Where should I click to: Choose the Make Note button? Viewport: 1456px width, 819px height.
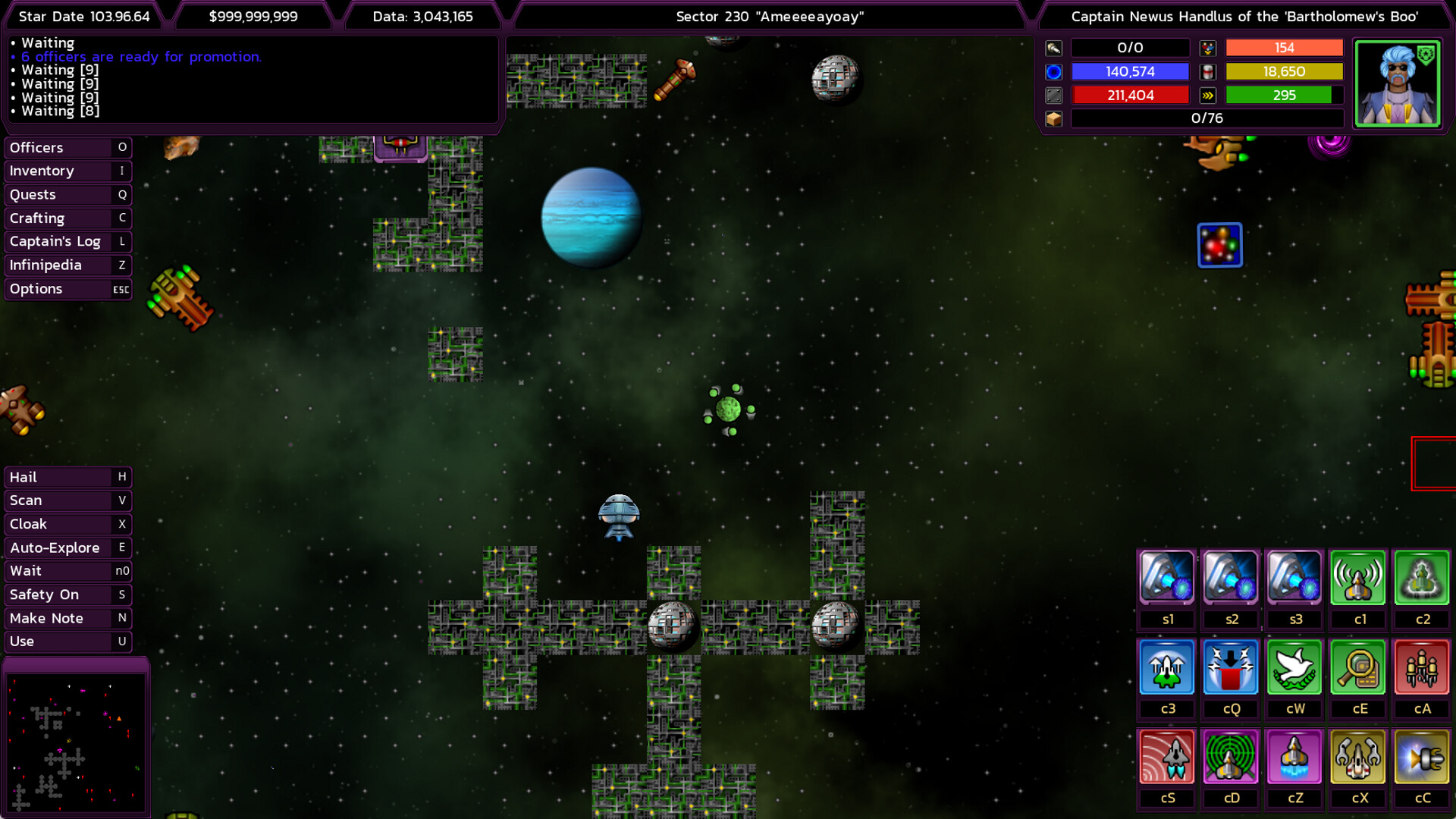pos(67,618)
